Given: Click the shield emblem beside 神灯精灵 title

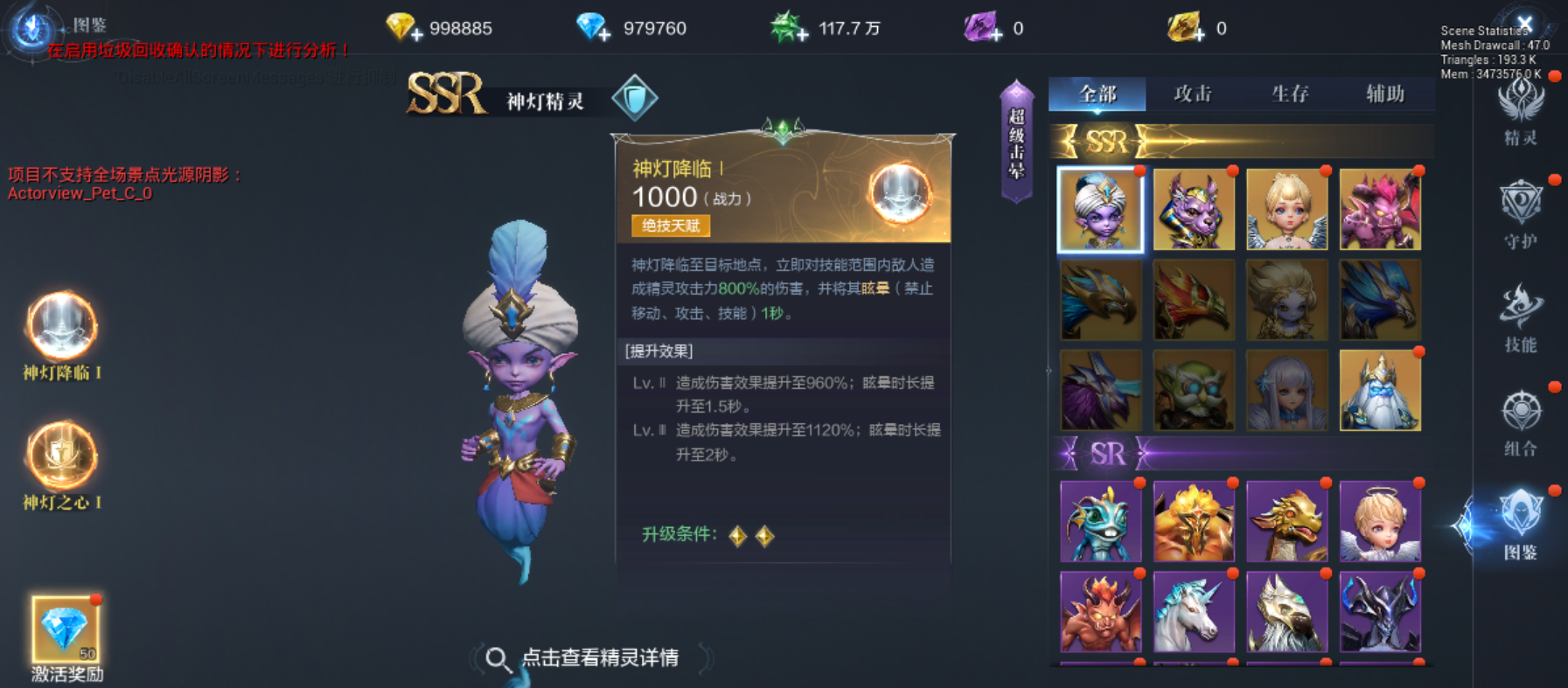Looking at the screenshot, I should tap(632, 97).
